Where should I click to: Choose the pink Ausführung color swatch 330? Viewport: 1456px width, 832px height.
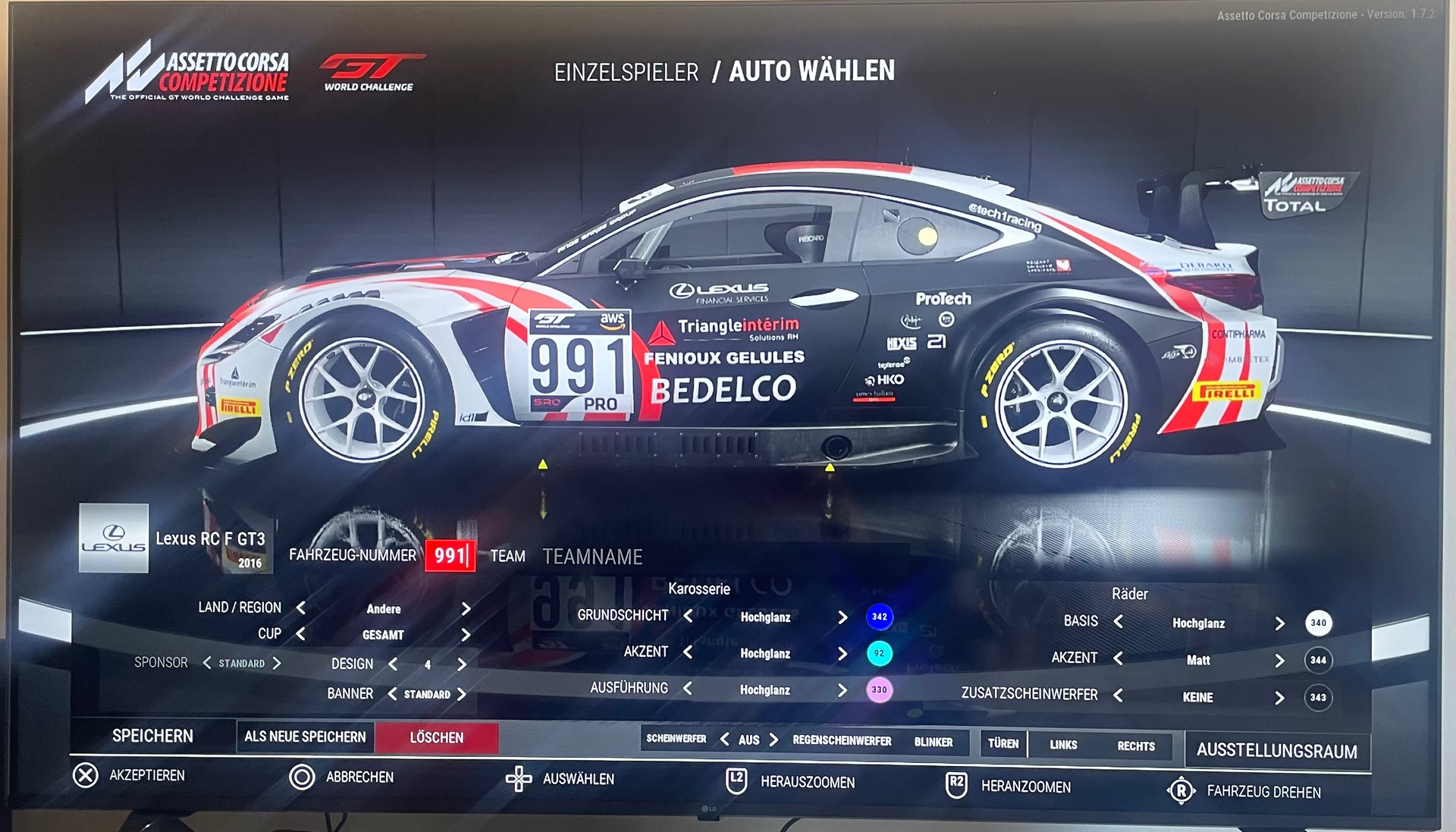pyautogui.click(x=879, y=689)
